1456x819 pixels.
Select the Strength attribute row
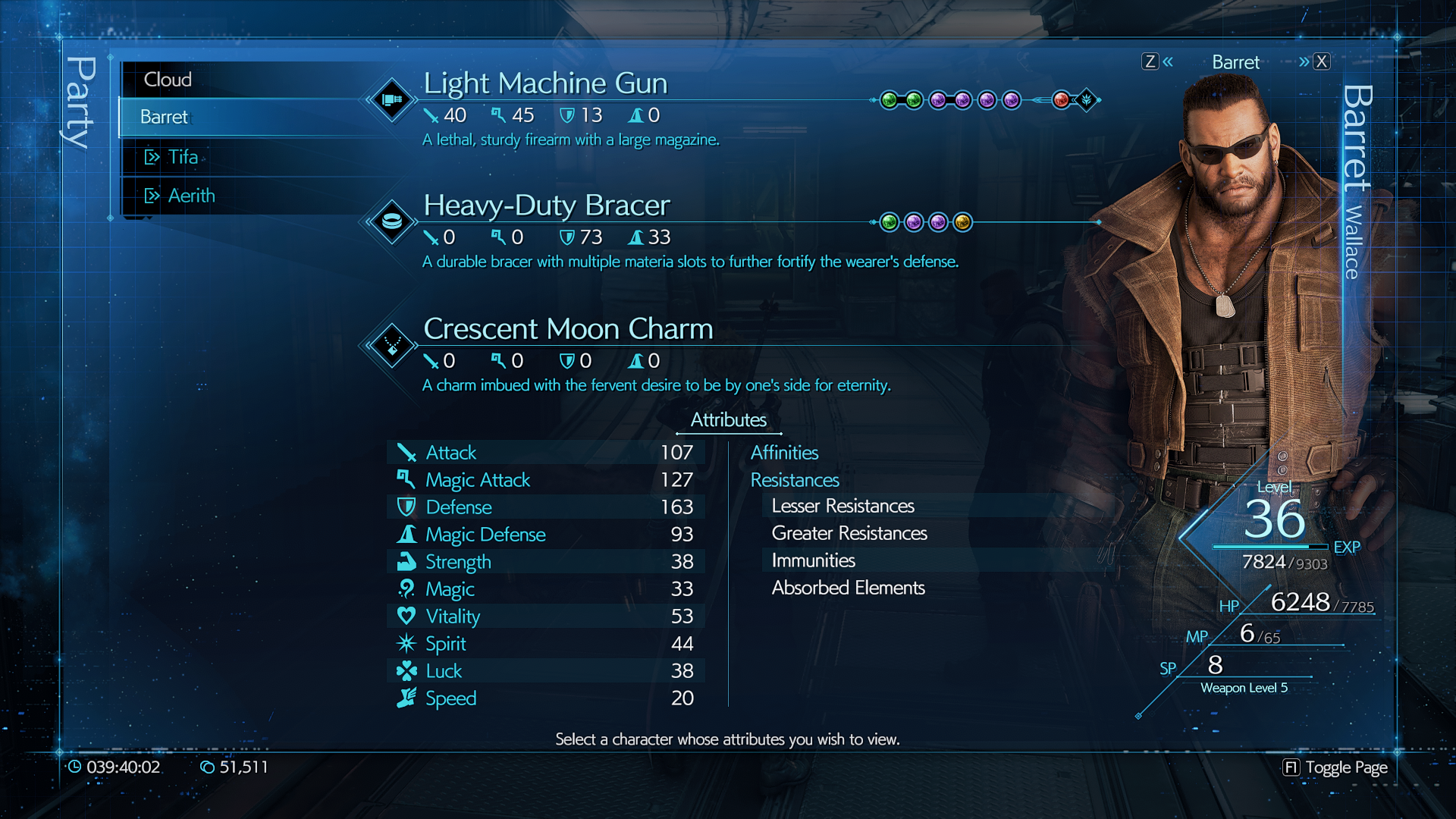click(x=546, y=562)
